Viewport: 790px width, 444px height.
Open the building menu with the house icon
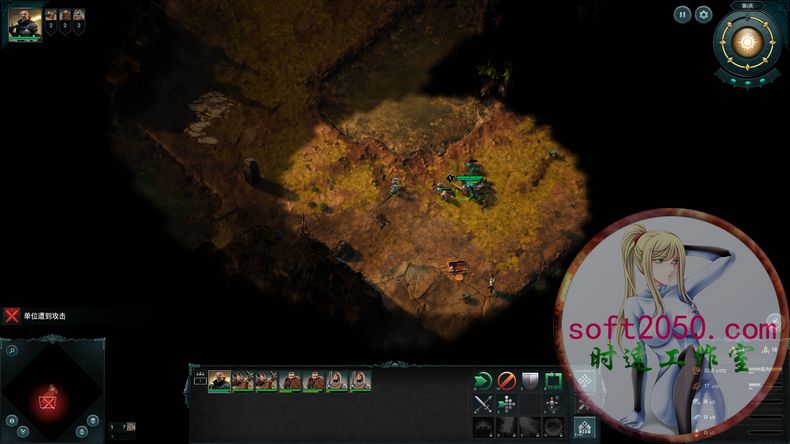click(584, 427)
